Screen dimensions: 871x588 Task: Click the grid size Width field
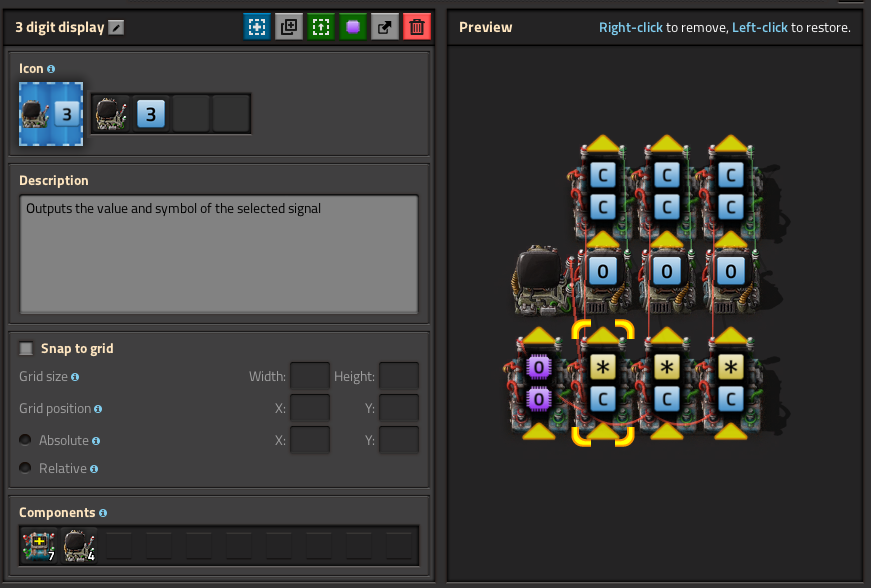pyautogui.click(x=309, y=377)
